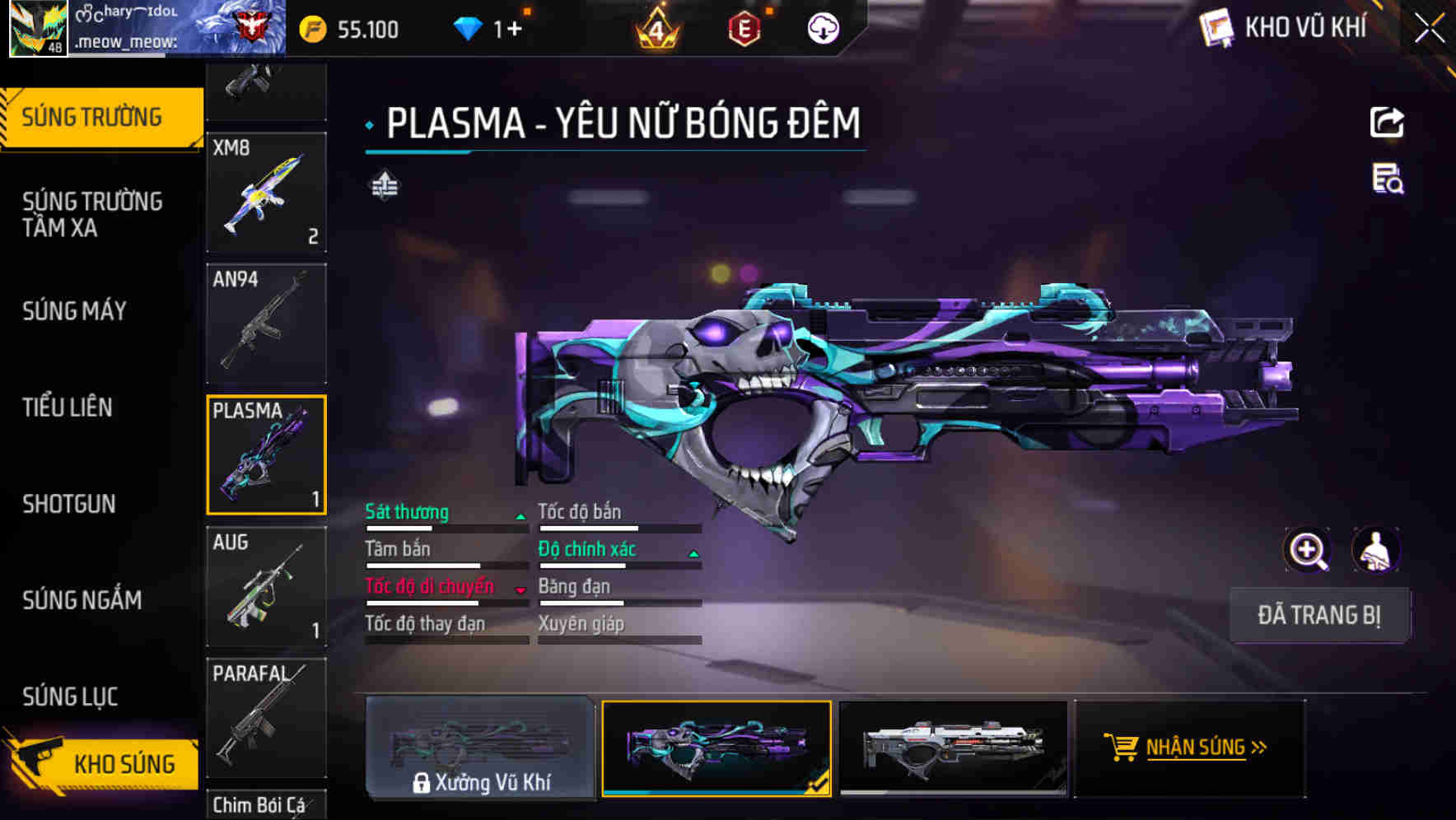Choose the AN94 weapon tile
1456x820 pixels.
pyautogui.click(x=266, y=324)
